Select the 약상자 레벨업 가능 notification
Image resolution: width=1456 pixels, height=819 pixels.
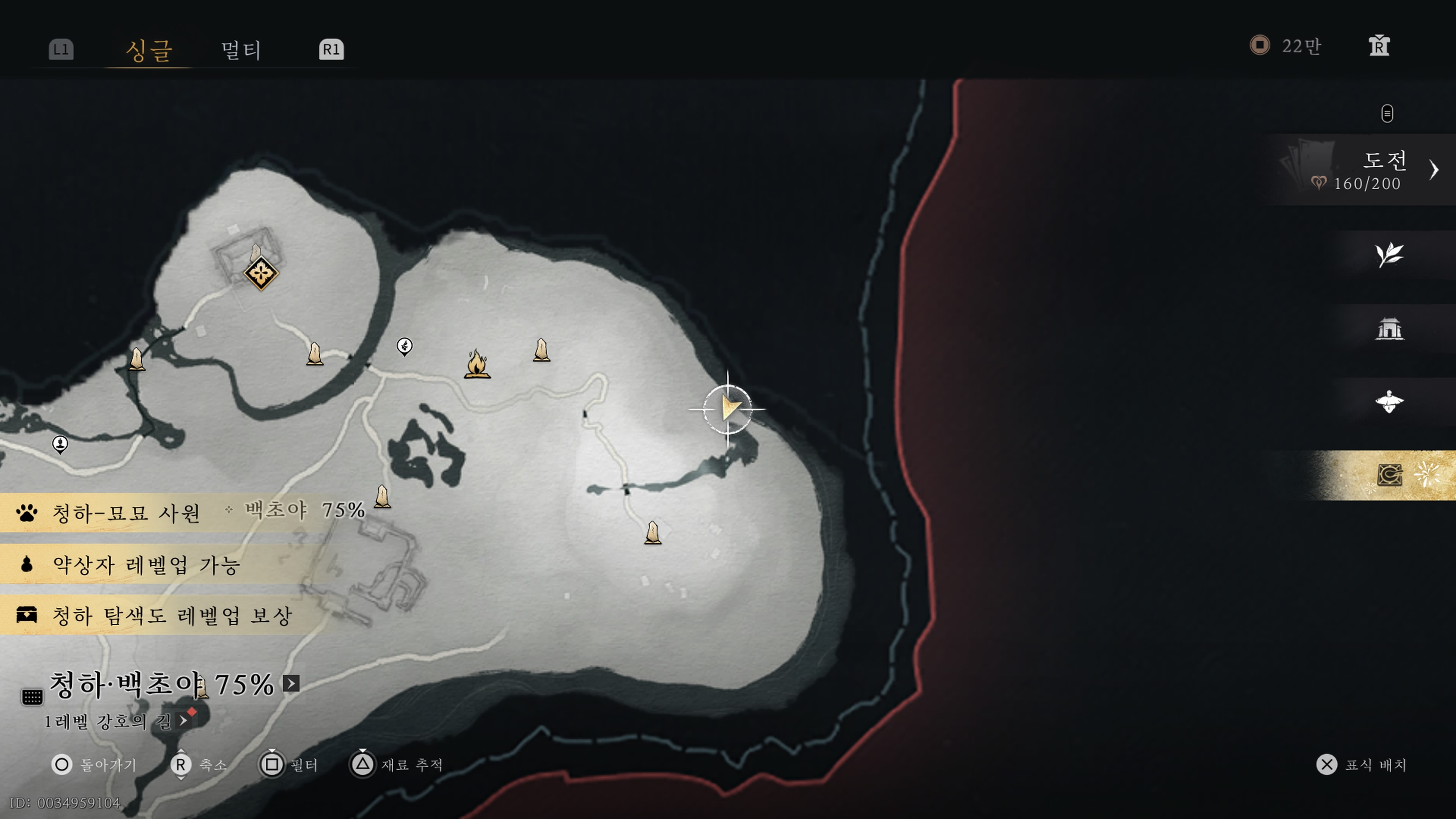(x=146, y=564)
